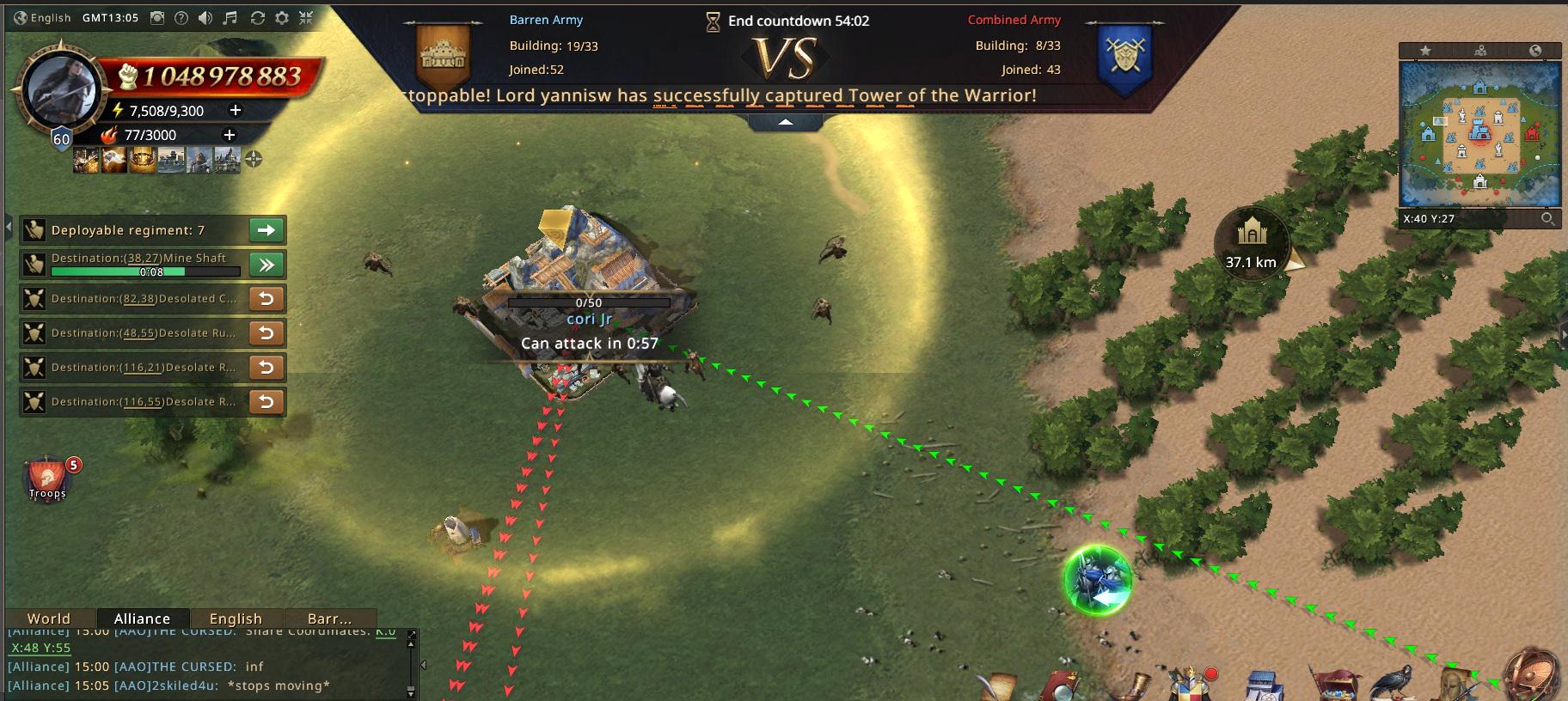Deploy a regiment with the green arrow

coord(266,230)
